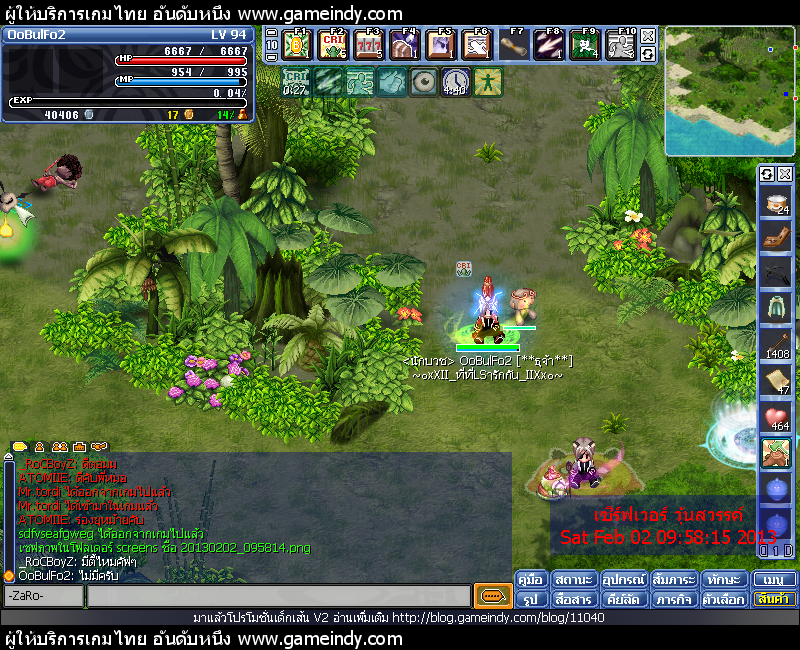Open the สถานะ (status) window
This screenshot has width=800, height=650.
[x=573, y=580]
